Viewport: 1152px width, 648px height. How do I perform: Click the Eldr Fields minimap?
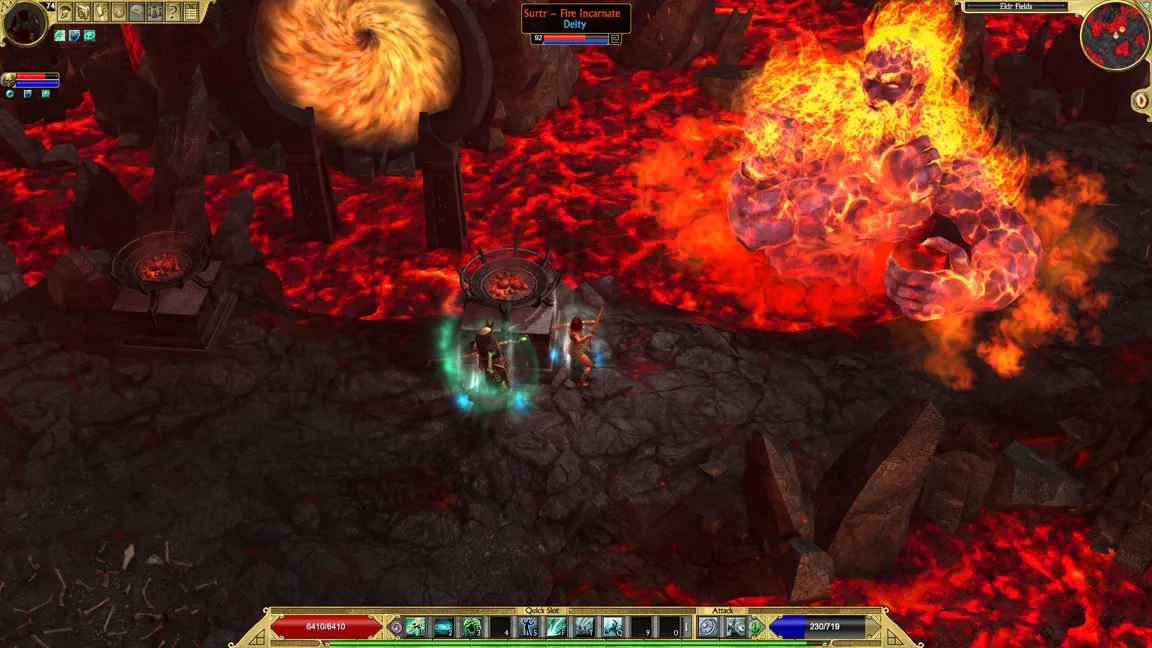click(x=1114, y=34)
